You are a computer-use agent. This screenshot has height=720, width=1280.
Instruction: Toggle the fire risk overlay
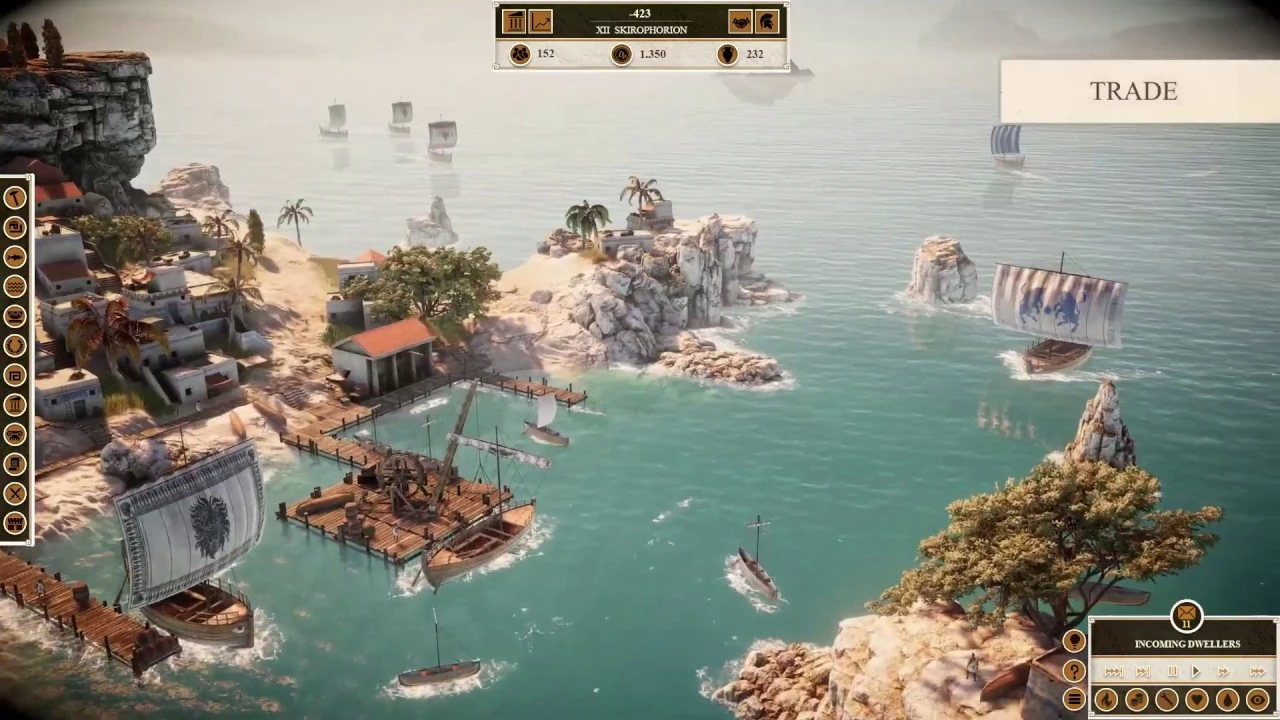tap(1106, 700)
